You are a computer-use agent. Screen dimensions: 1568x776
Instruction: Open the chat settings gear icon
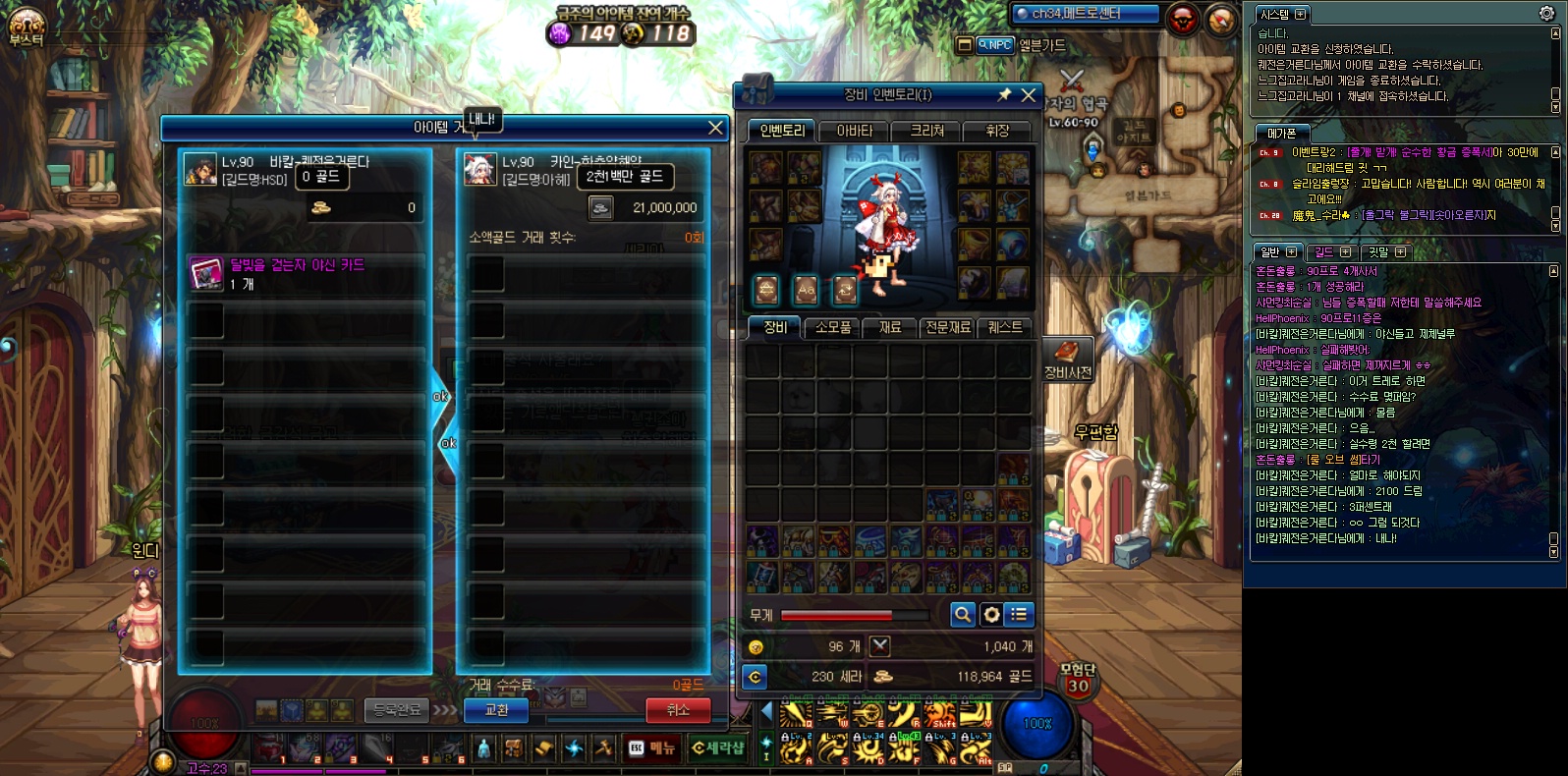(x=1546, y=13)
